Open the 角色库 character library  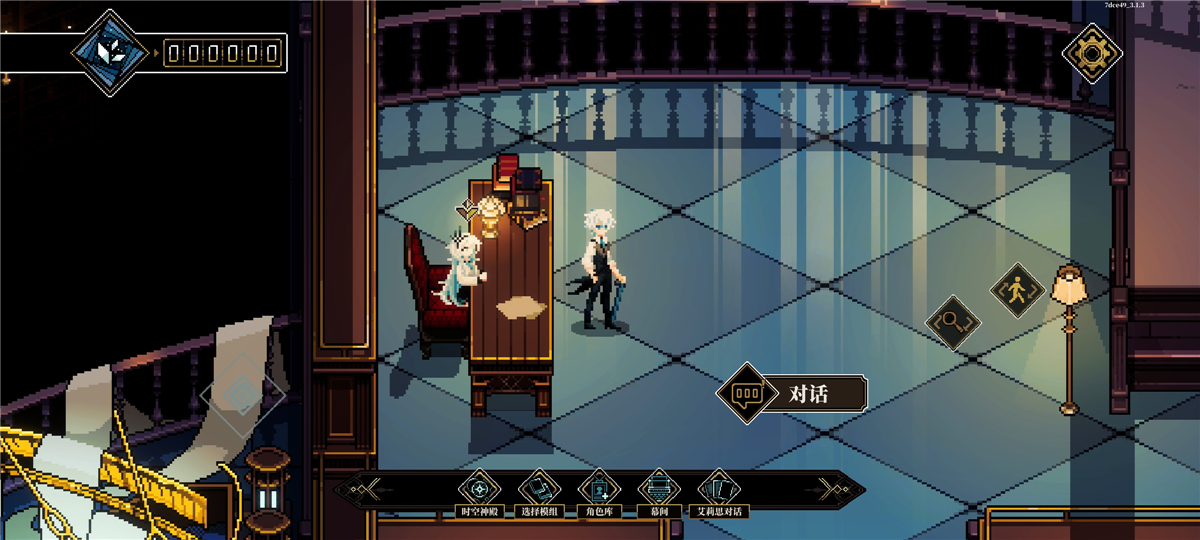tap(599, 490)
